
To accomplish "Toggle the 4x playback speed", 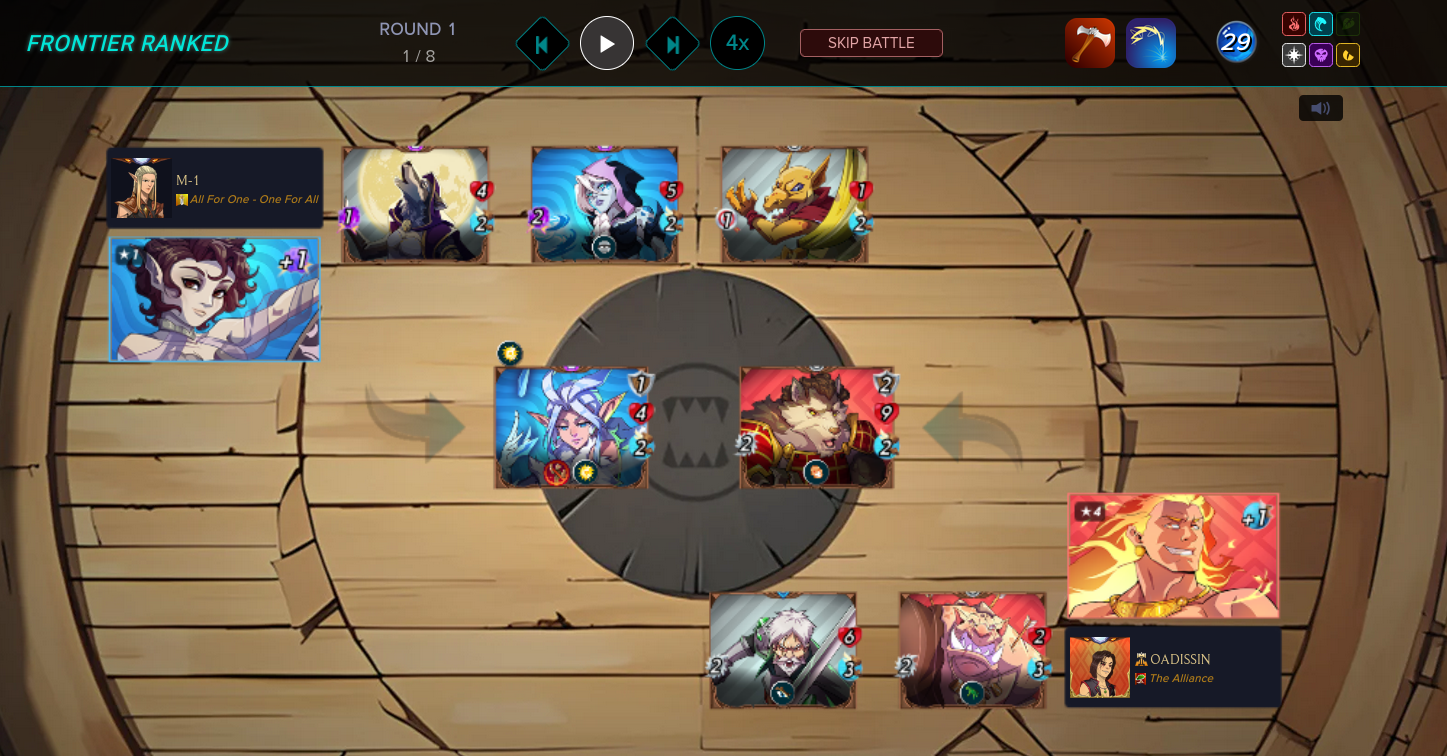I will click(737, 43).
